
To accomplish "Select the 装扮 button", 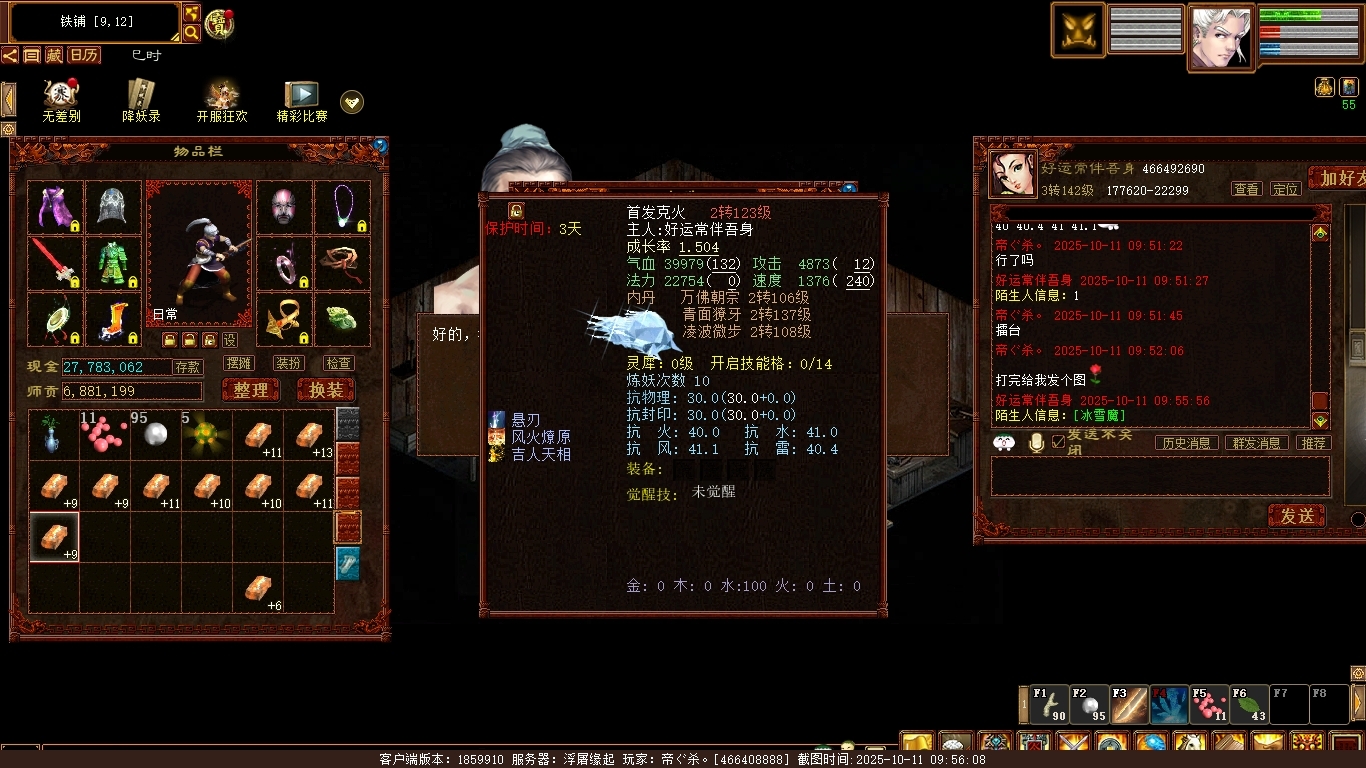I will 289,363.
